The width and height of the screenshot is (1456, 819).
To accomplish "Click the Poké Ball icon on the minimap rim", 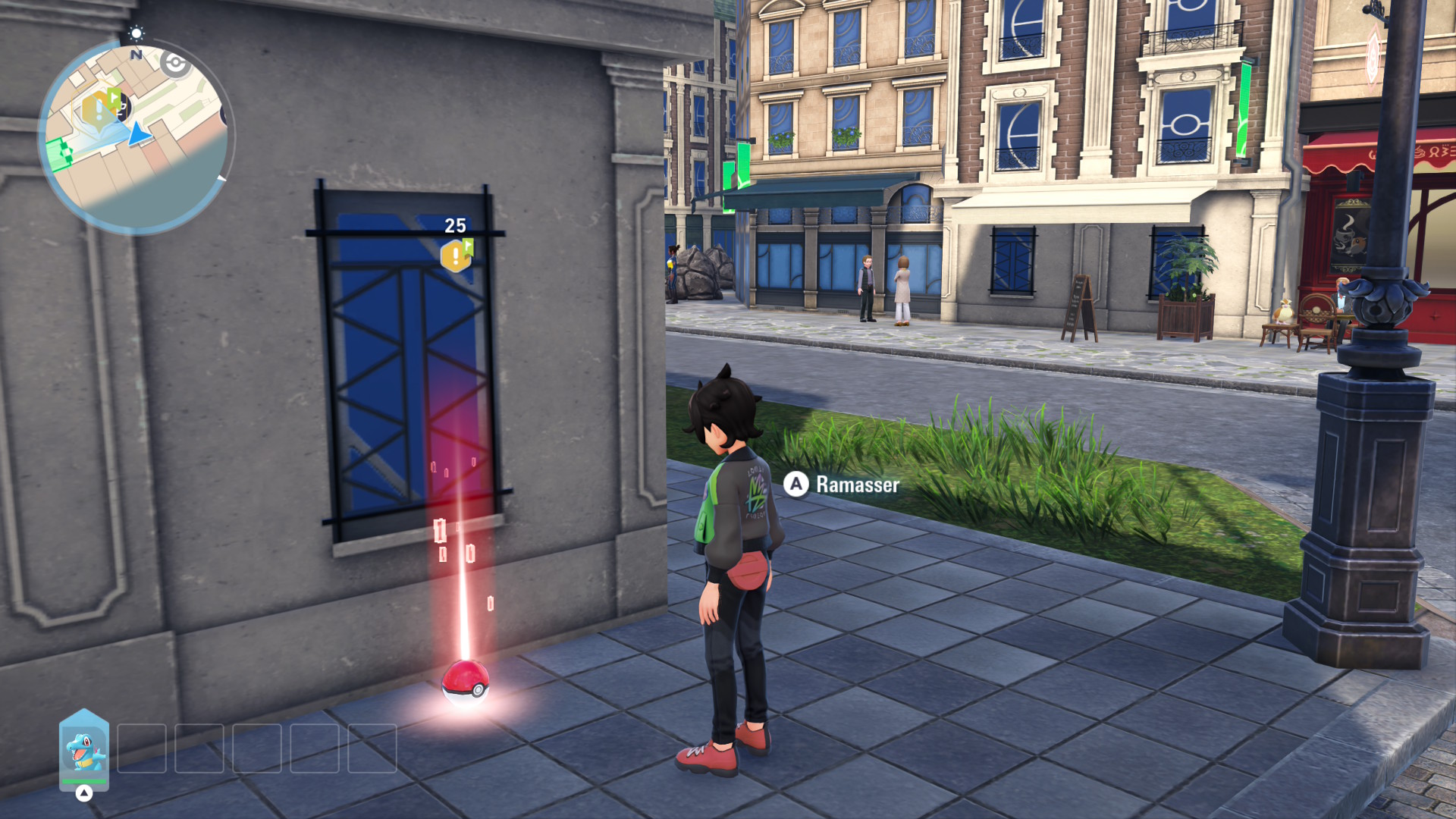I will (176, 64).
